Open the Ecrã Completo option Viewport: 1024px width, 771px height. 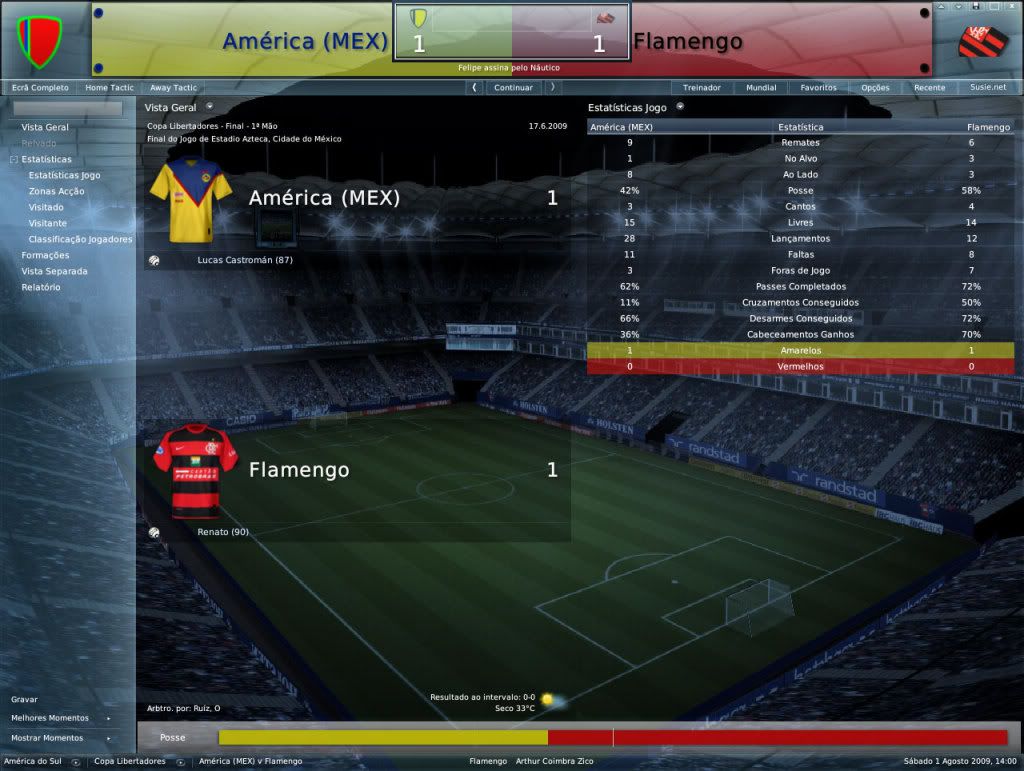click(40, 87)
